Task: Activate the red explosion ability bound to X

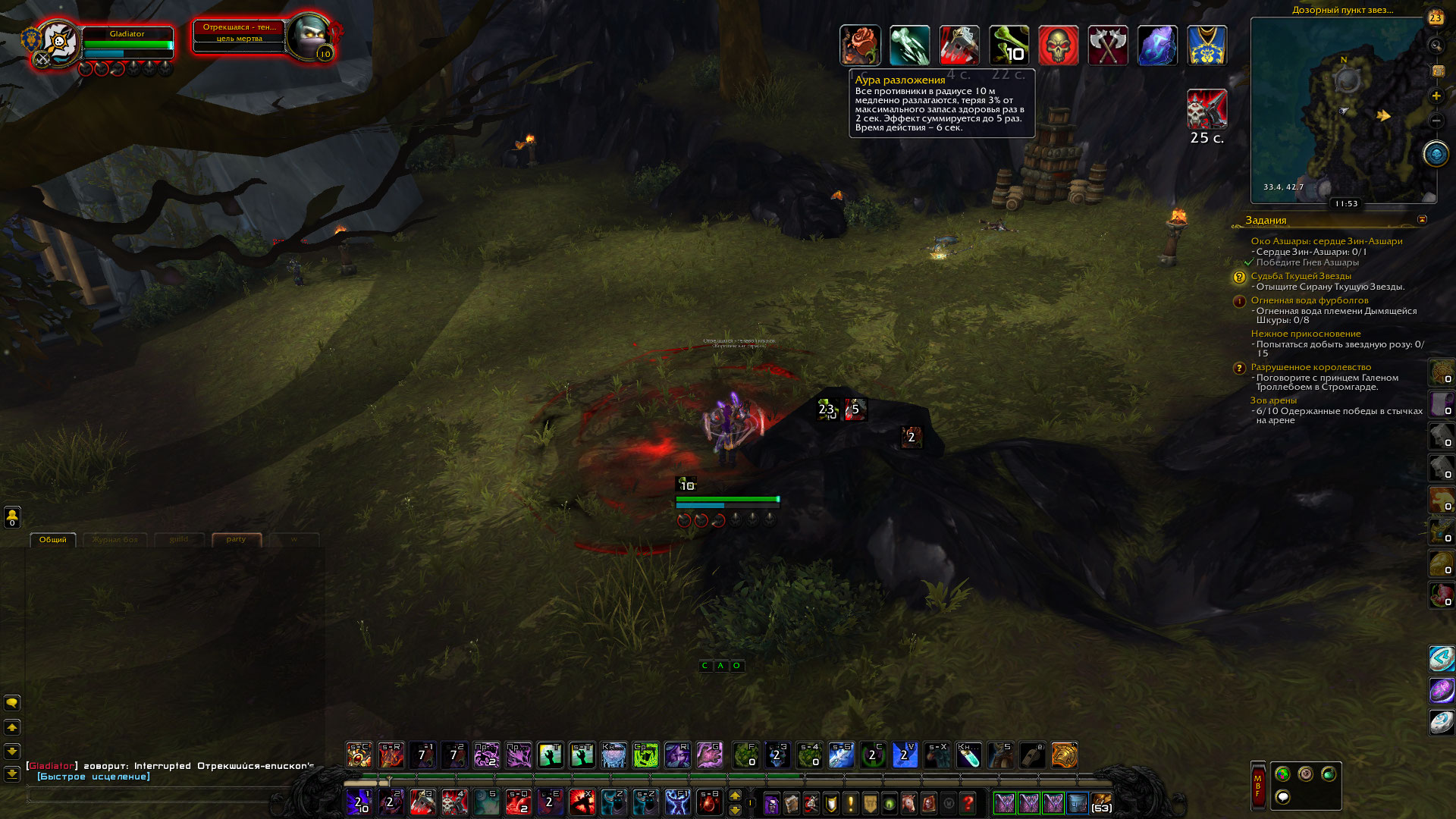Action: [582, 802]
